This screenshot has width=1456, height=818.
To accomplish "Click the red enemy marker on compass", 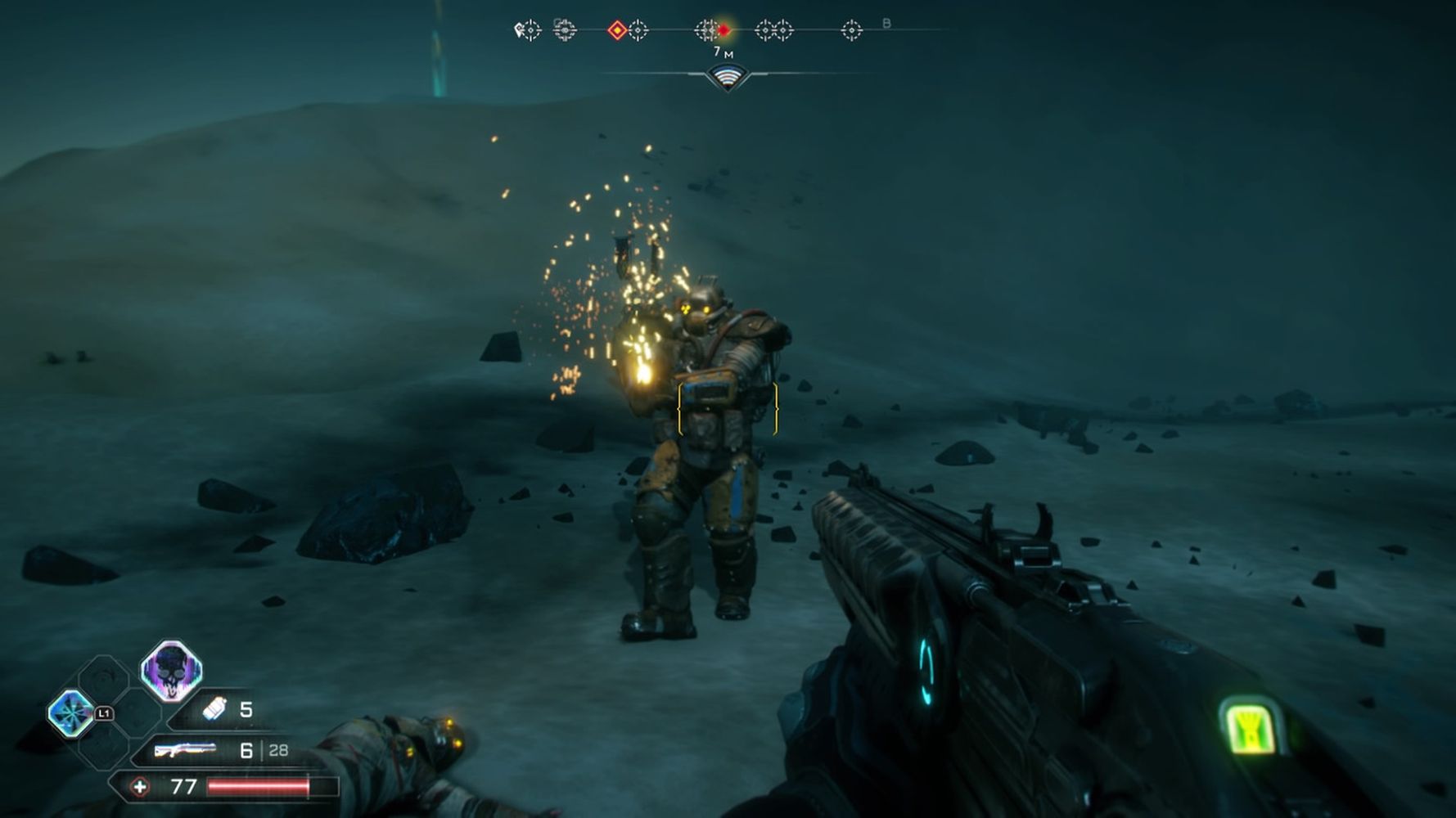I will click(723, 30).
